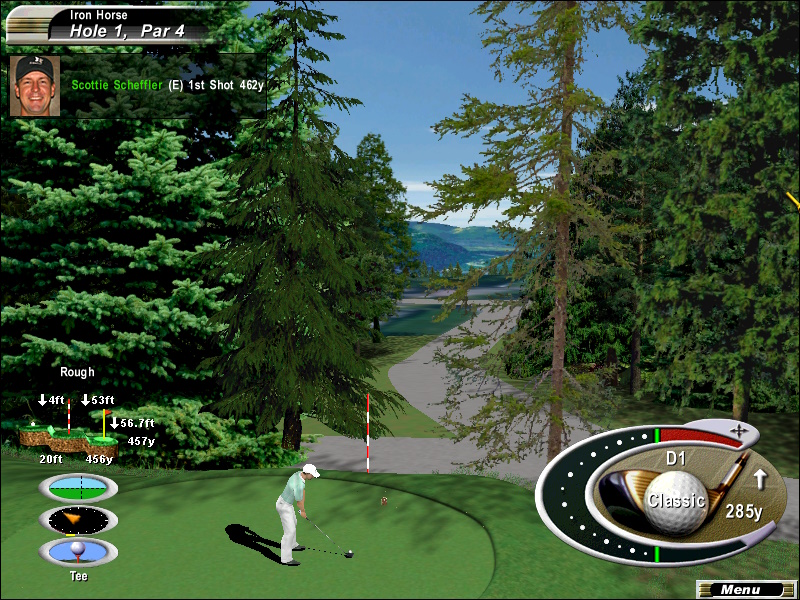Click Scottie Scheffler's player portrait
800x600 pixels.
(33, 85)
